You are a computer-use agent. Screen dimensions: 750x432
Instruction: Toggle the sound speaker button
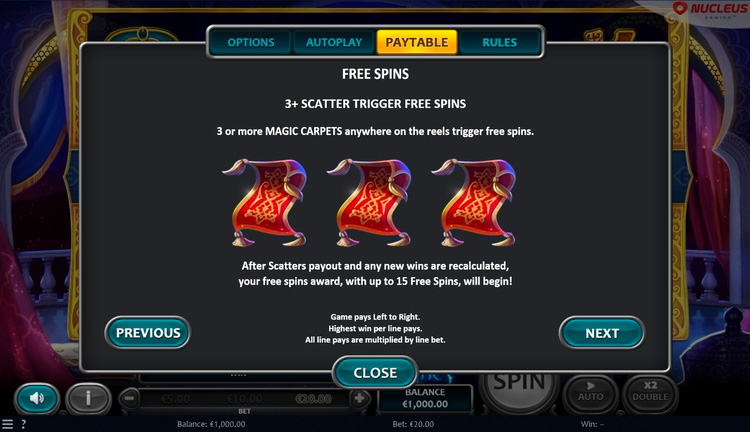pos(37,398)
